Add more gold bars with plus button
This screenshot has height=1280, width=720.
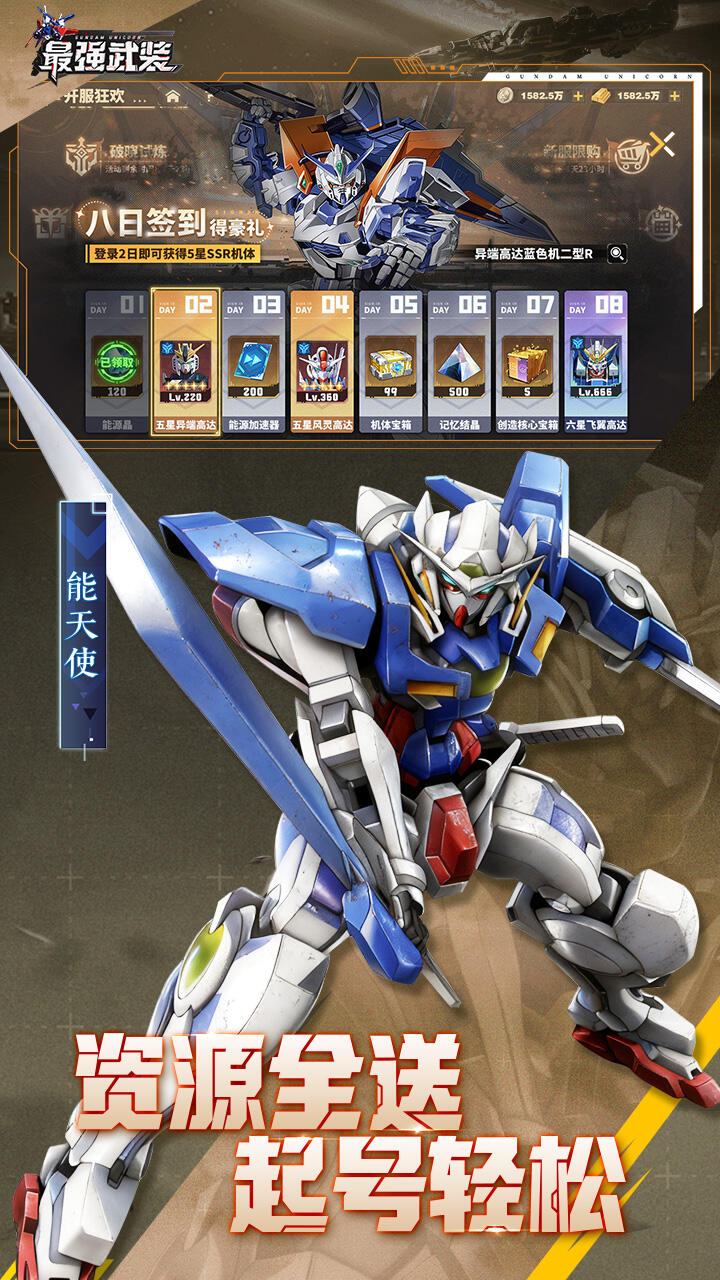pos(674,96)
